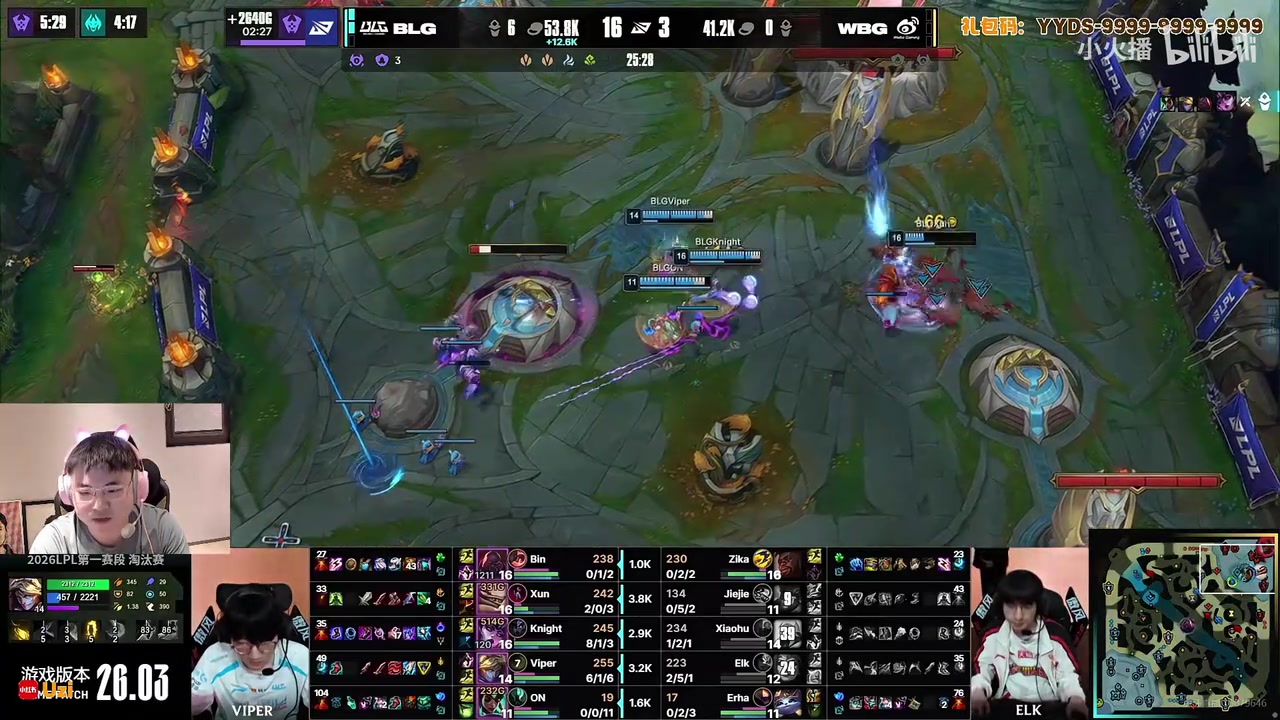The width and height of the screenshot is (1280, 720).
Task: Click the minimap
Action: click(1186, 626)
